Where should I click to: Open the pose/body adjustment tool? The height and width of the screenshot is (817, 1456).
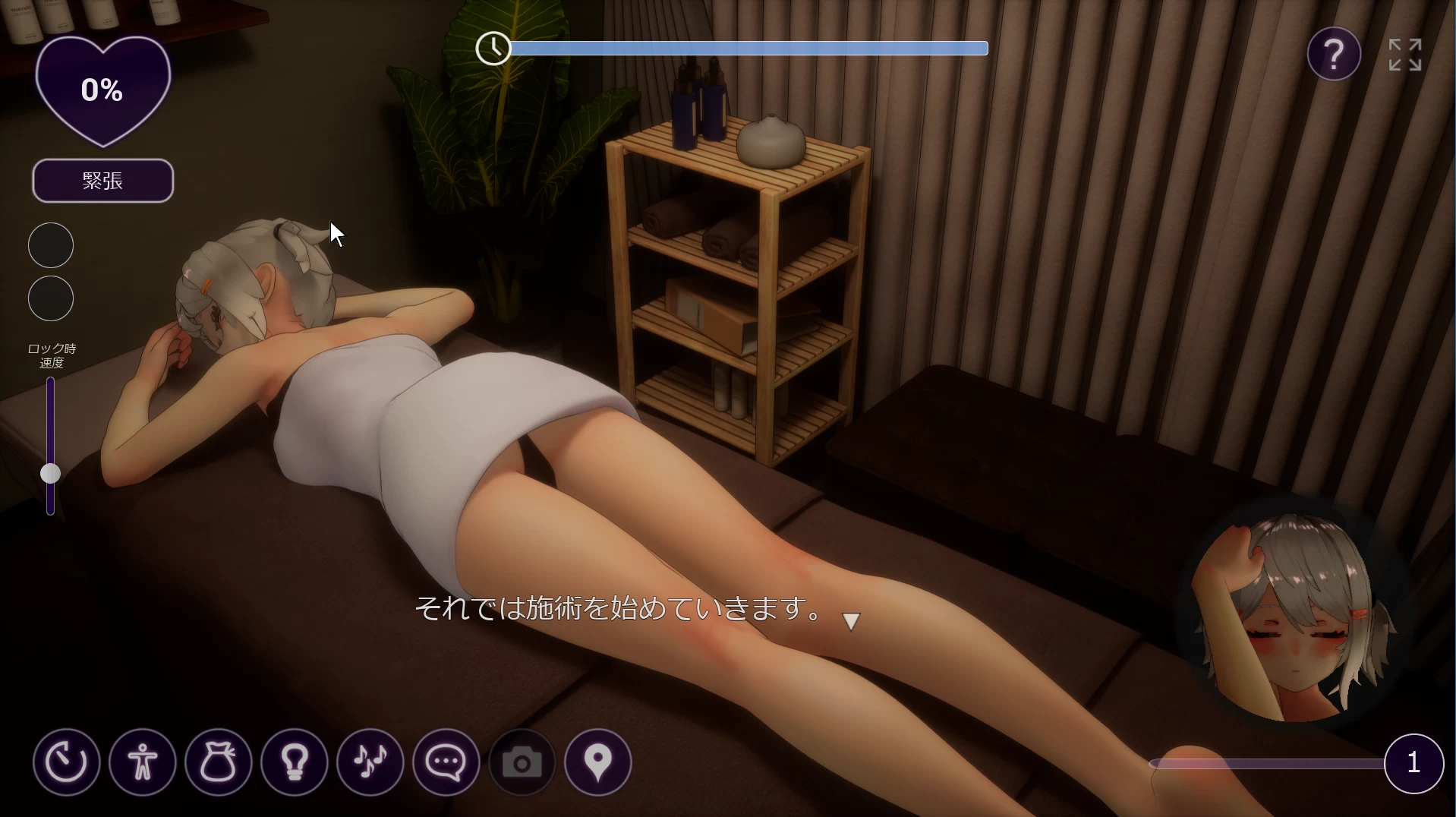pyautogui.click(x=142, y=762)
